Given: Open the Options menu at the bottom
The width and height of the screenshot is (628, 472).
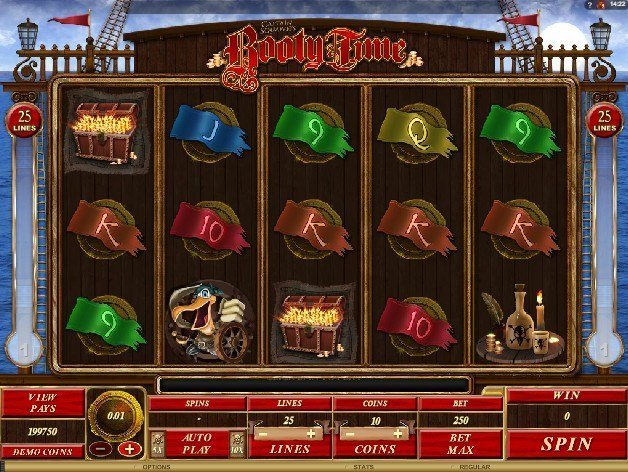Looking at the screenshot, I should coord(157,467).
